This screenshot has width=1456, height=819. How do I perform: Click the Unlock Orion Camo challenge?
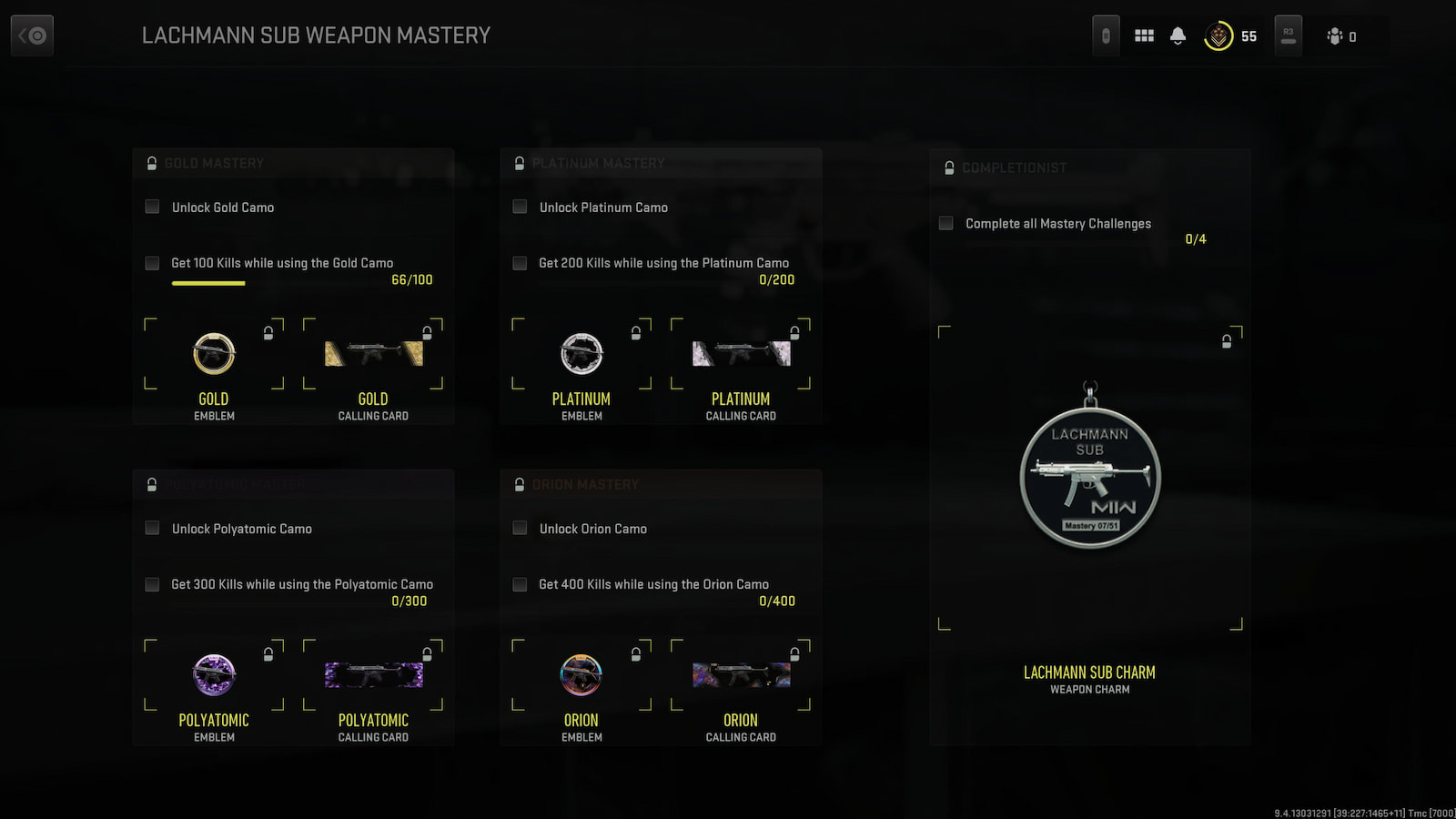(592, 529)
